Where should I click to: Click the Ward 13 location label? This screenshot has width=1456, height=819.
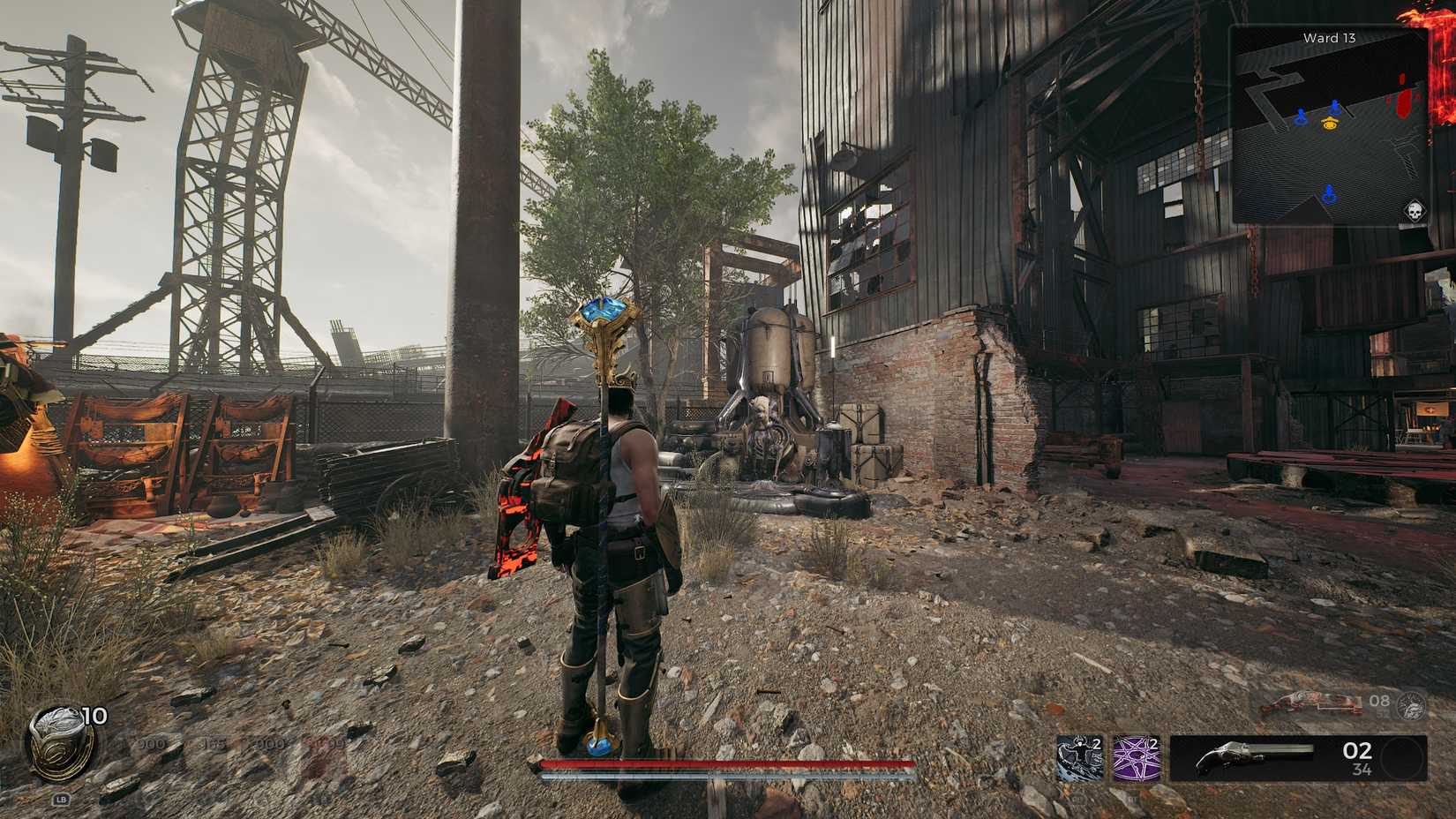[x=1331, y=38]
